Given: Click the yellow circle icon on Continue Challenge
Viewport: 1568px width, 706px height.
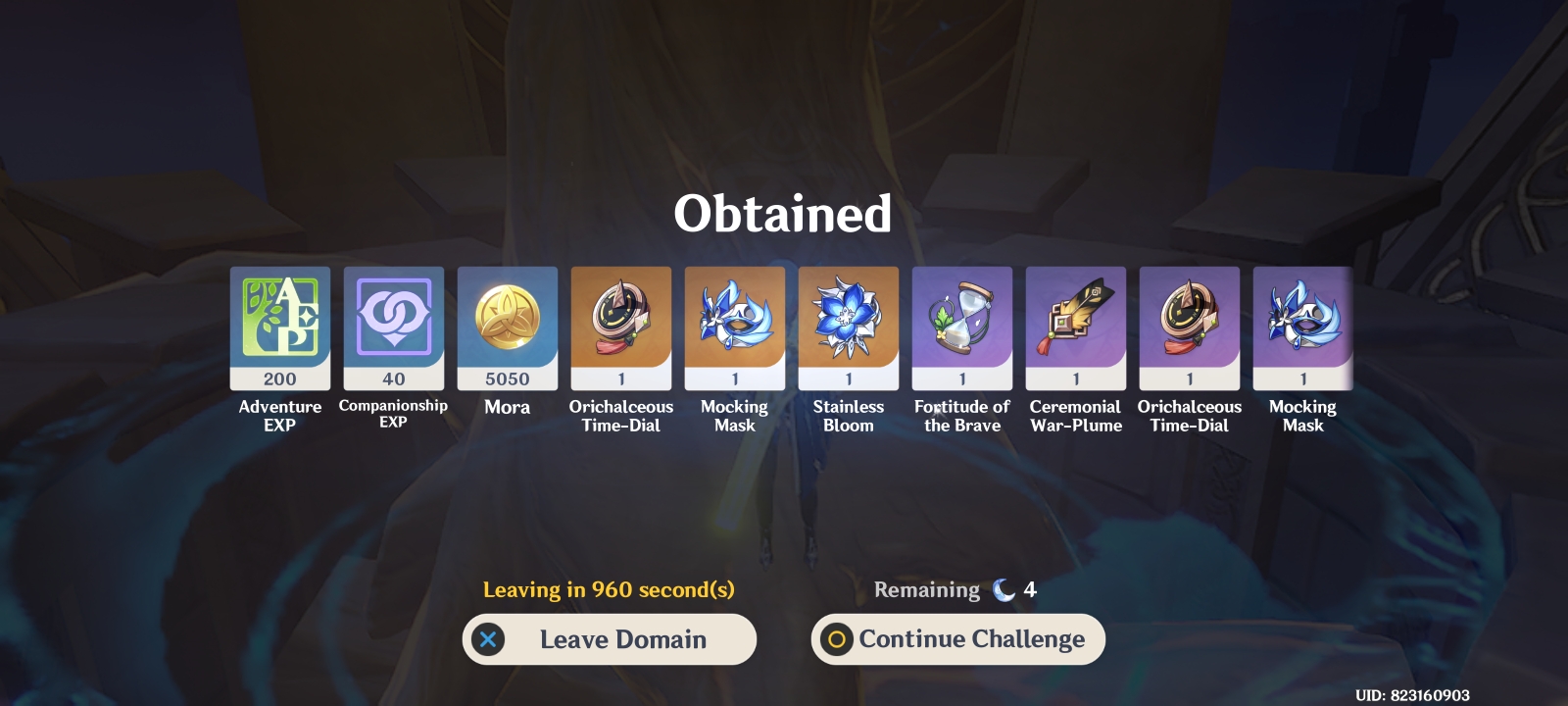Looking at the screenshot, I should [x=836, y=639].
